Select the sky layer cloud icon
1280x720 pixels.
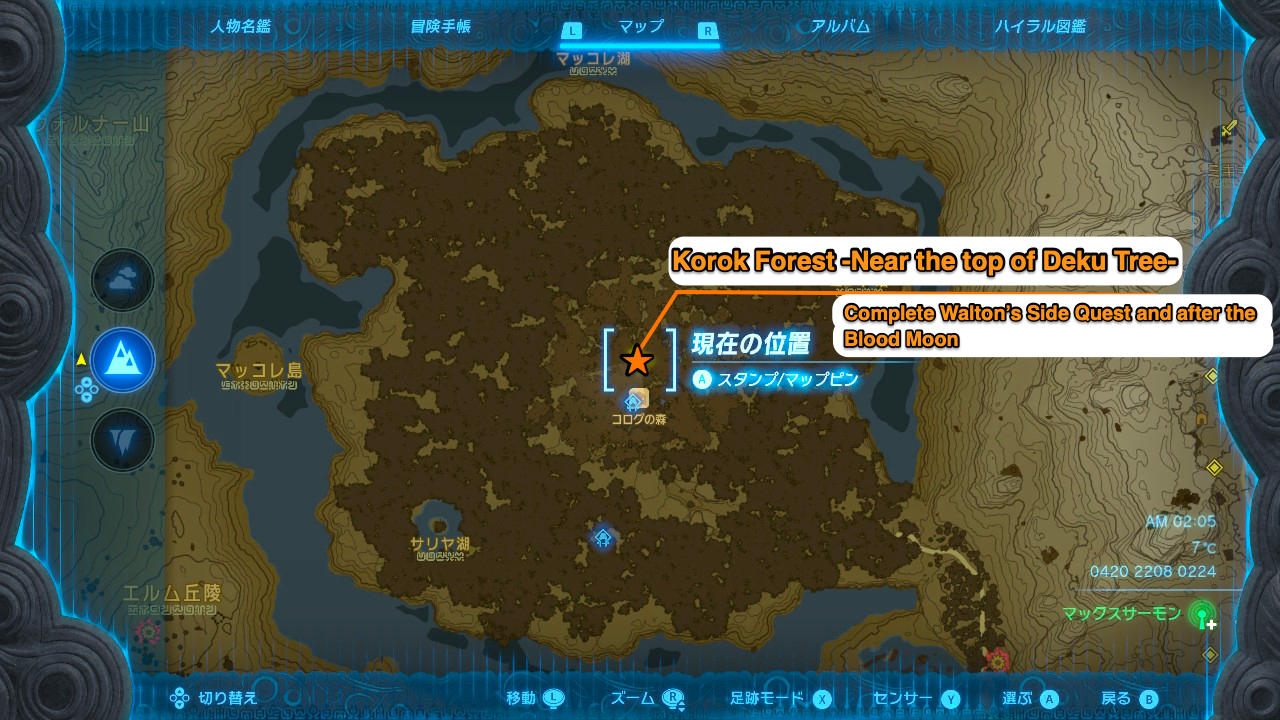pos(122,281)
